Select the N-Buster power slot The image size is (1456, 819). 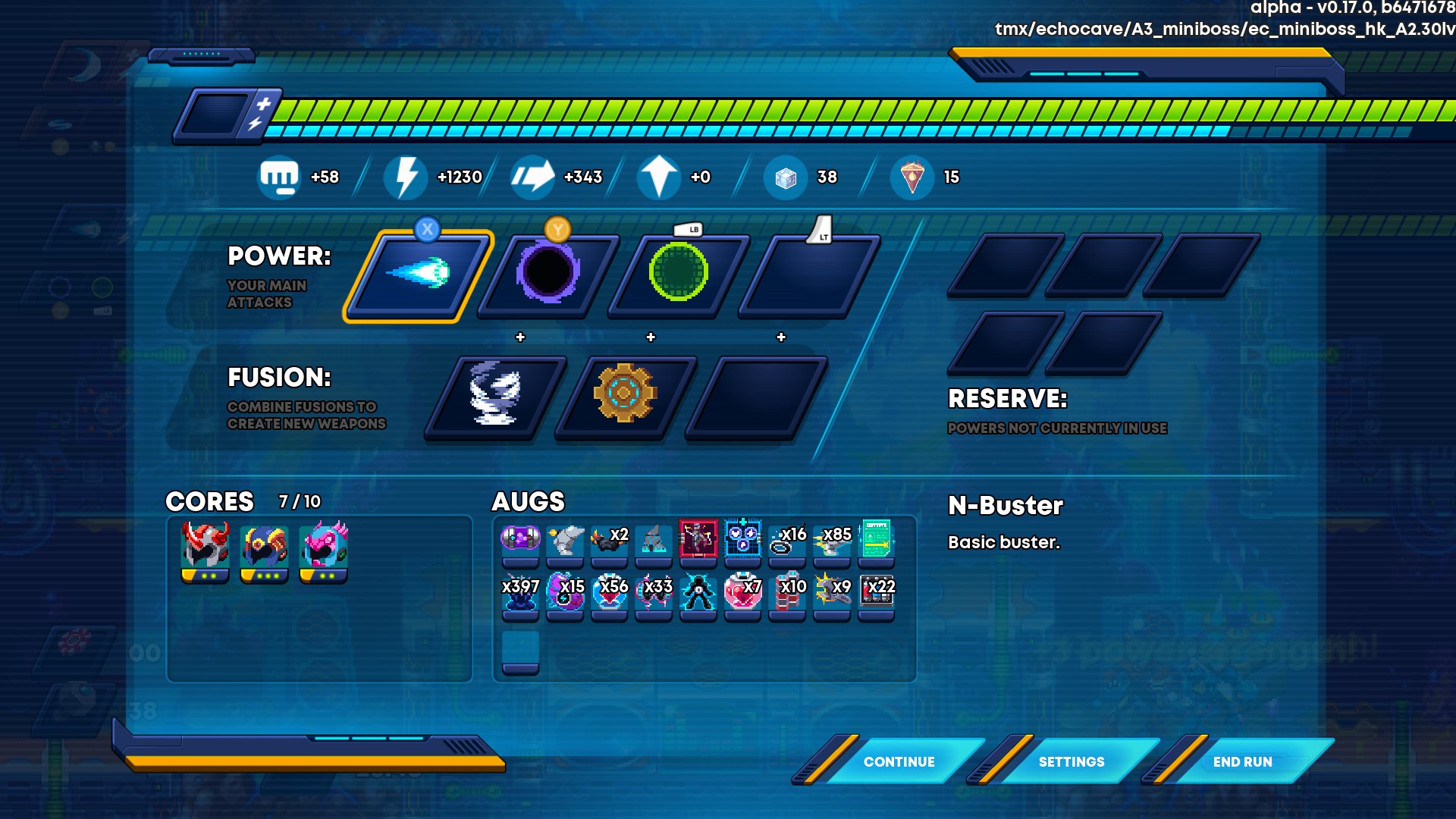click(418, 274)
